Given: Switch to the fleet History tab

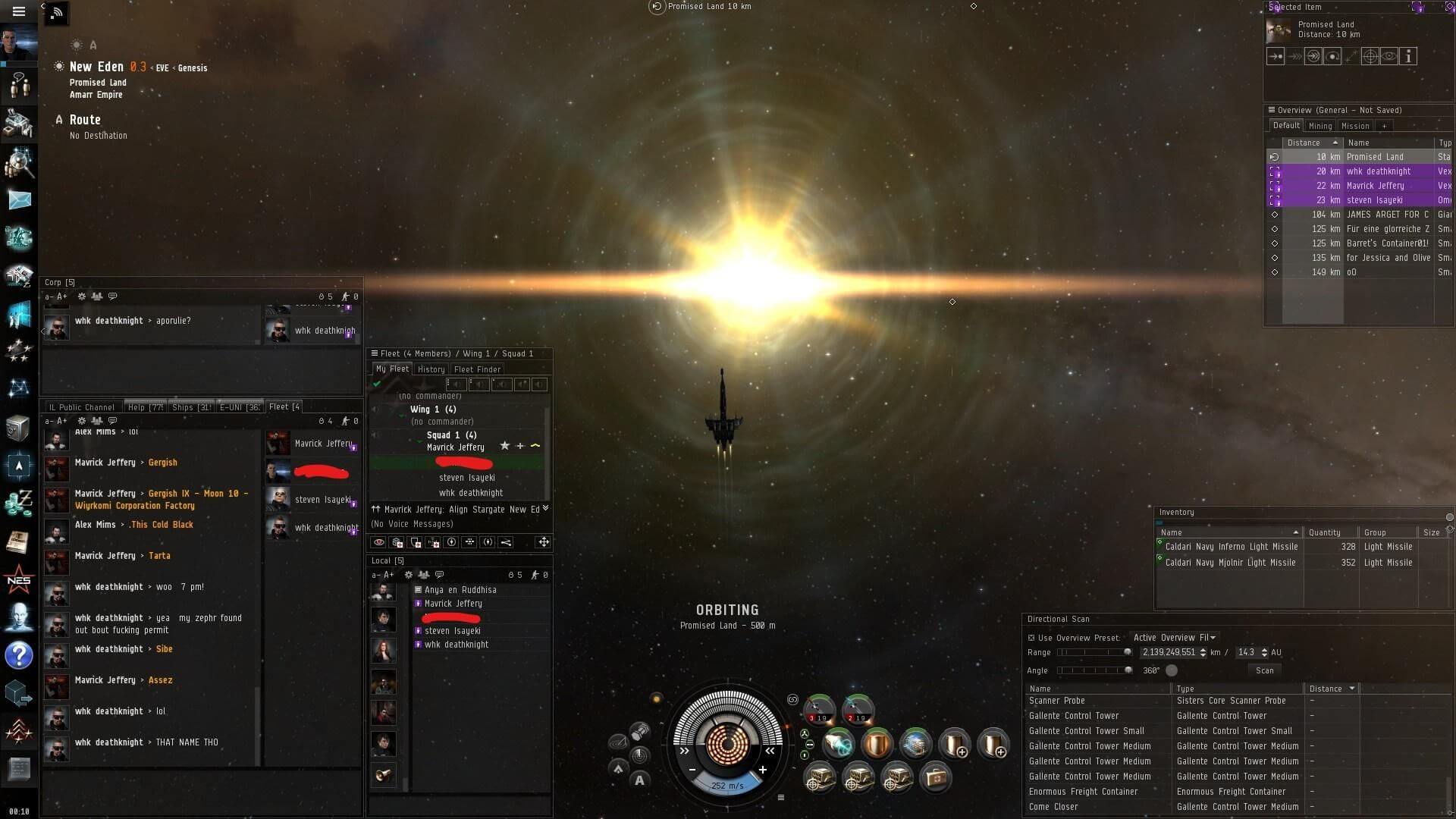Looking at the screenshot, I should pyautogui.click(x=431, y=369).
